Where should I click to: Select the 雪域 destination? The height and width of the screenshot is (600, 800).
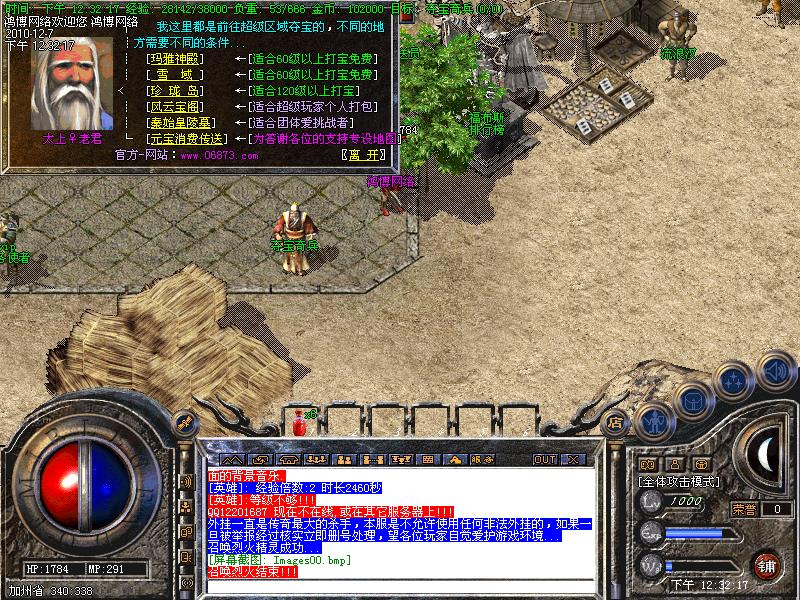pyautogui.click(x=175, y=75)
